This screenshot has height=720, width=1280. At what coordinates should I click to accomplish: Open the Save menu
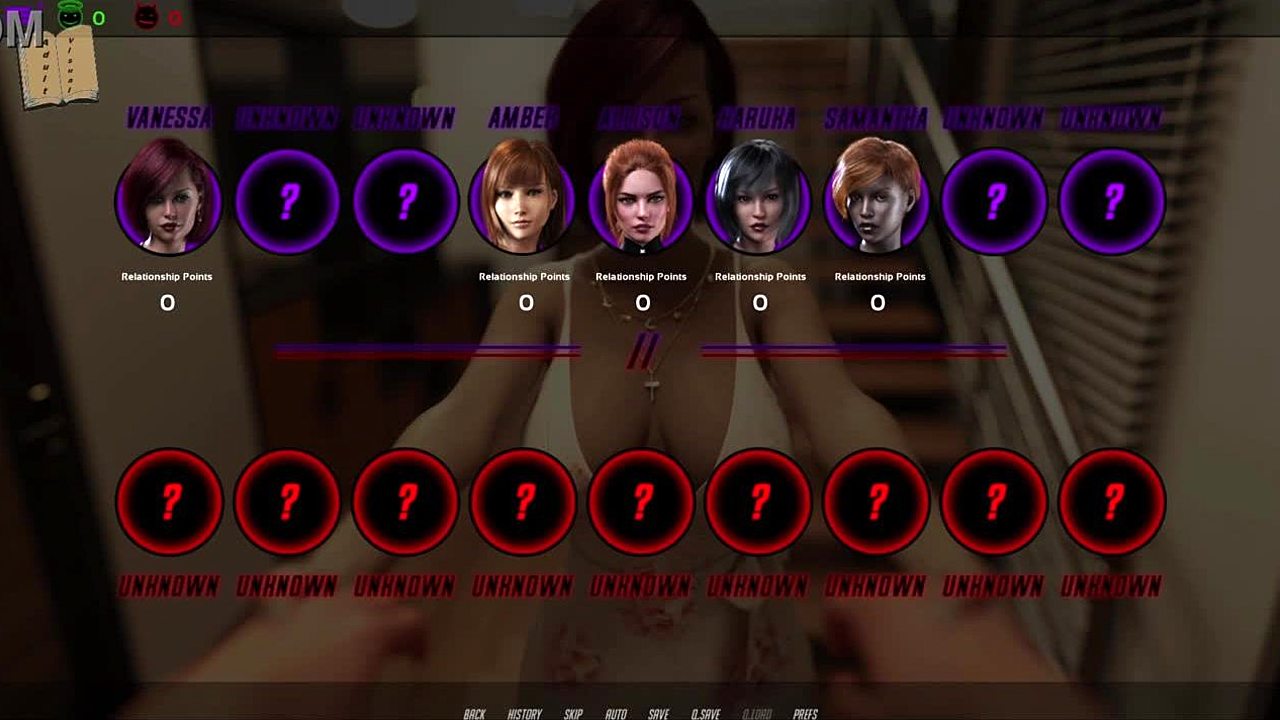coord(658,713)
